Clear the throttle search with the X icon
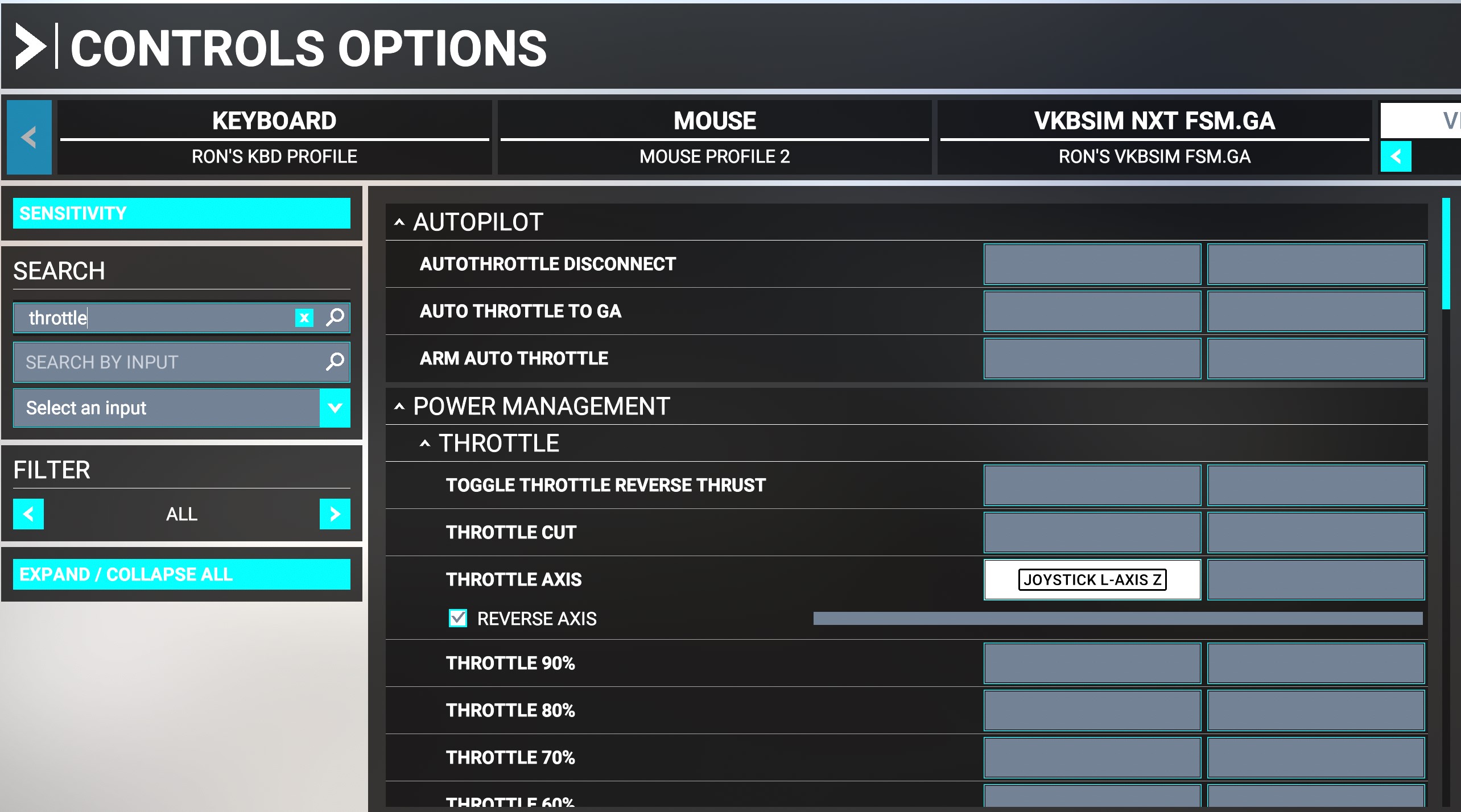The image size is (1461, 812). (305, 318)
